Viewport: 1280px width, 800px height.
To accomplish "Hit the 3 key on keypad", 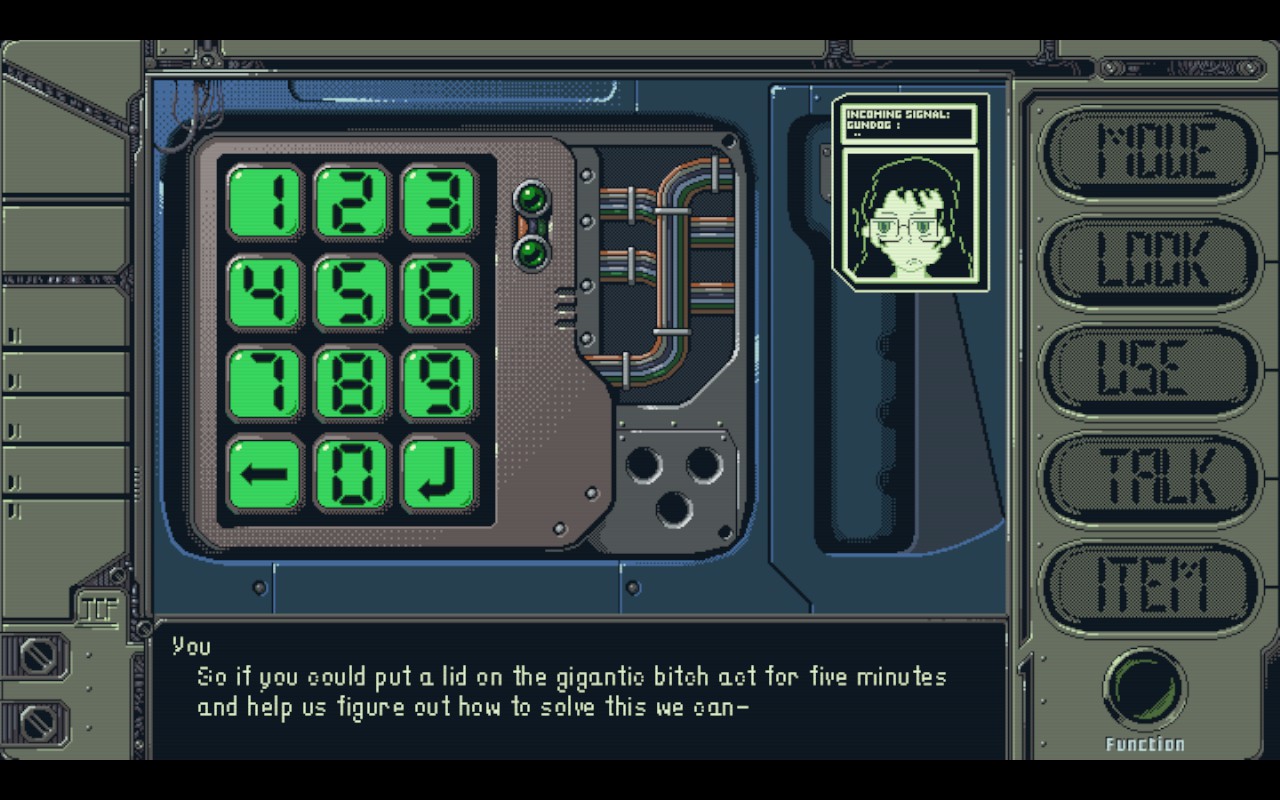I will click(x=440, y=202).
